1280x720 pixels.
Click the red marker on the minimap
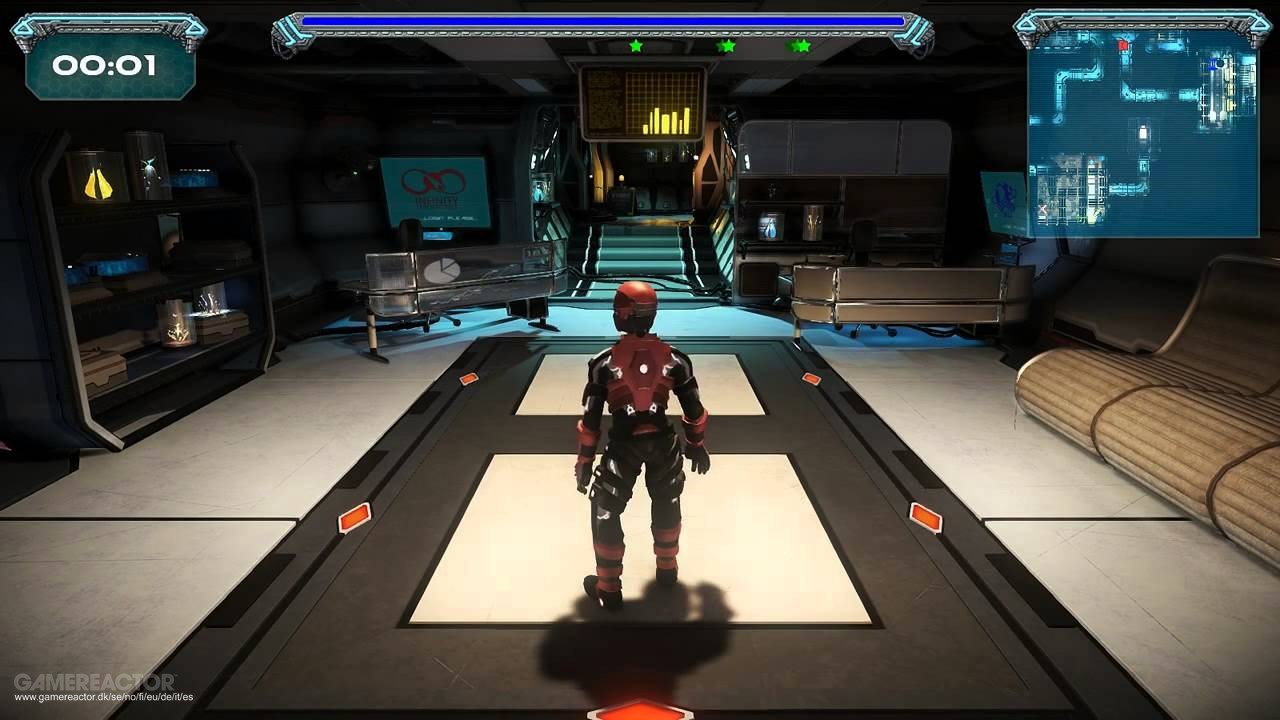pyautogui.click(x=1122, y=45)
